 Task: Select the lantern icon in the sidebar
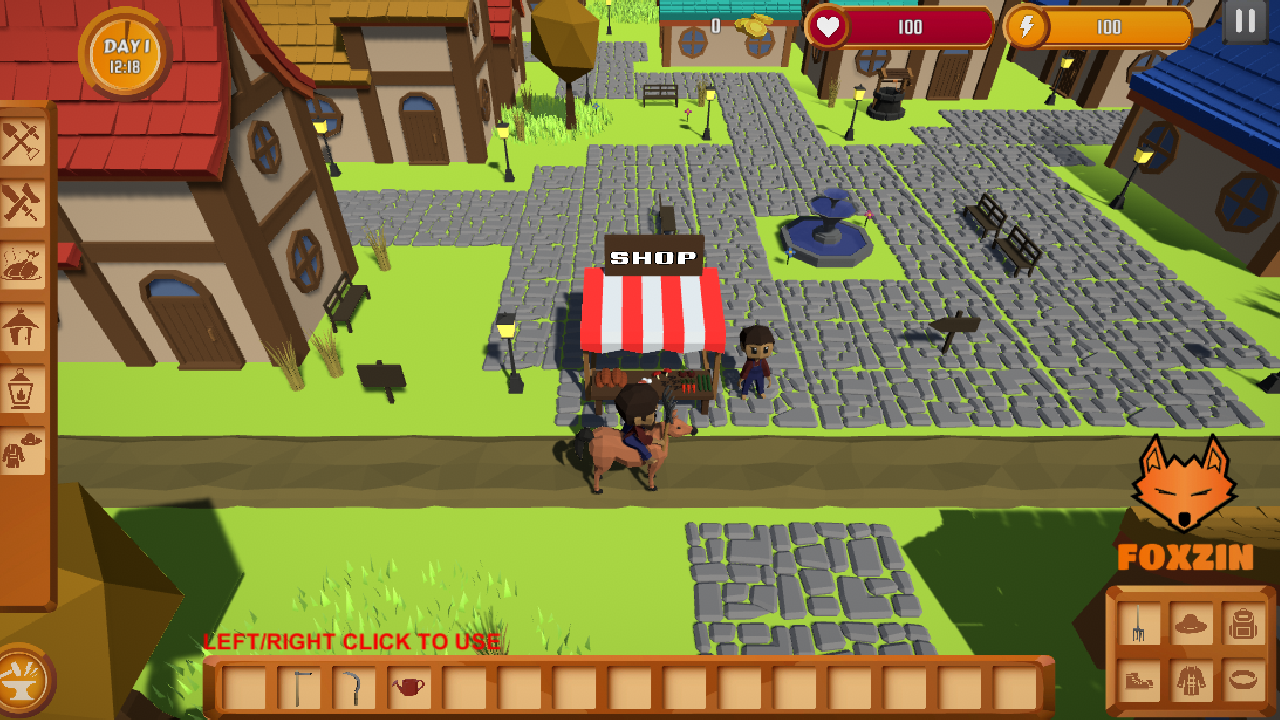(x=25, y=385)
